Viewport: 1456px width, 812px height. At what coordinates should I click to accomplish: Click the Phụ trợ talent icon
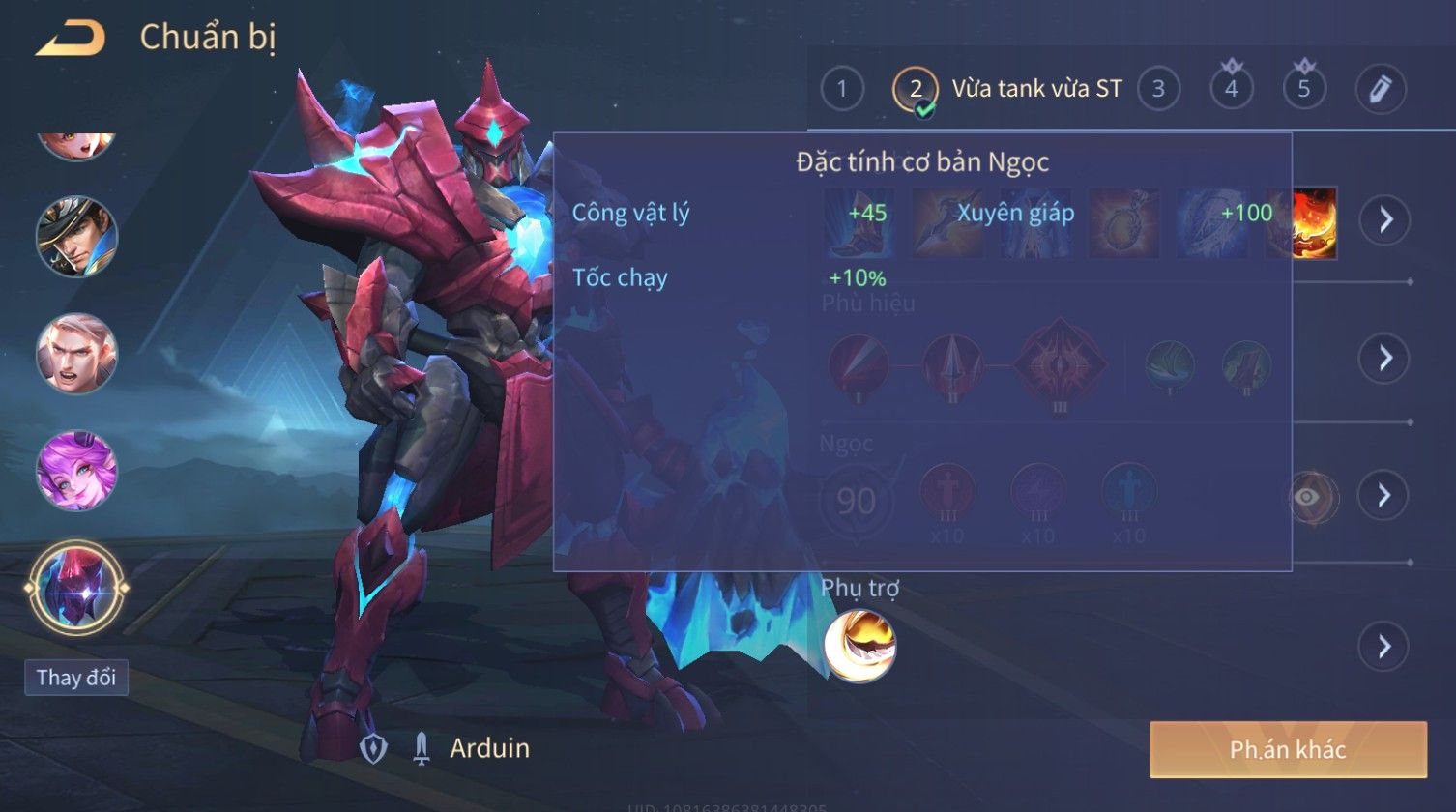[859, 646]
